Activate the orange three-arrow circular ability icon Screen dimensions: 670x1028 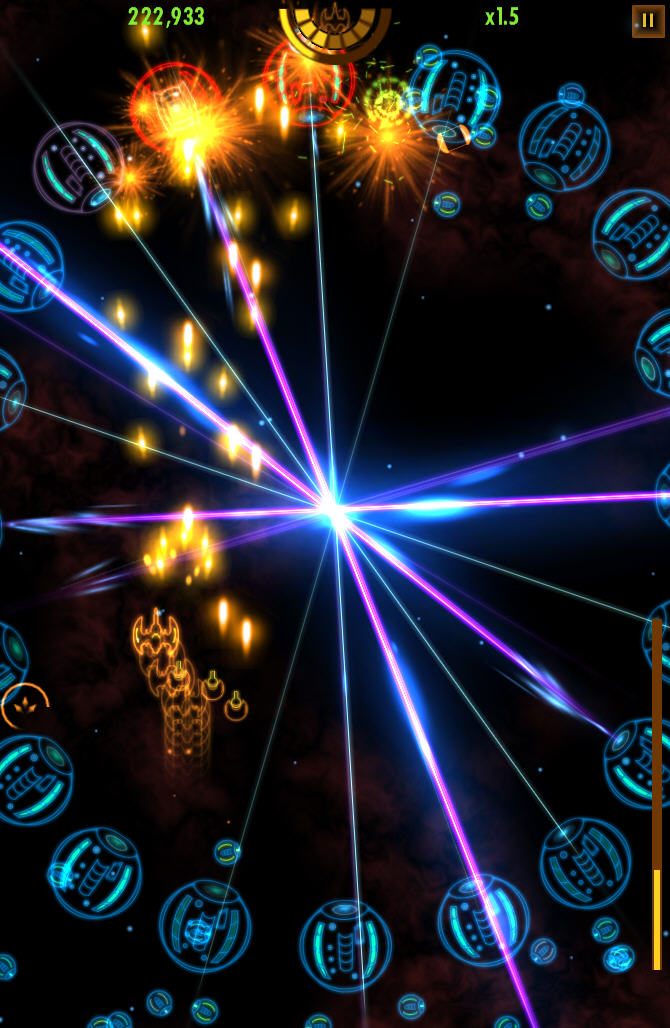coord(24,706)
